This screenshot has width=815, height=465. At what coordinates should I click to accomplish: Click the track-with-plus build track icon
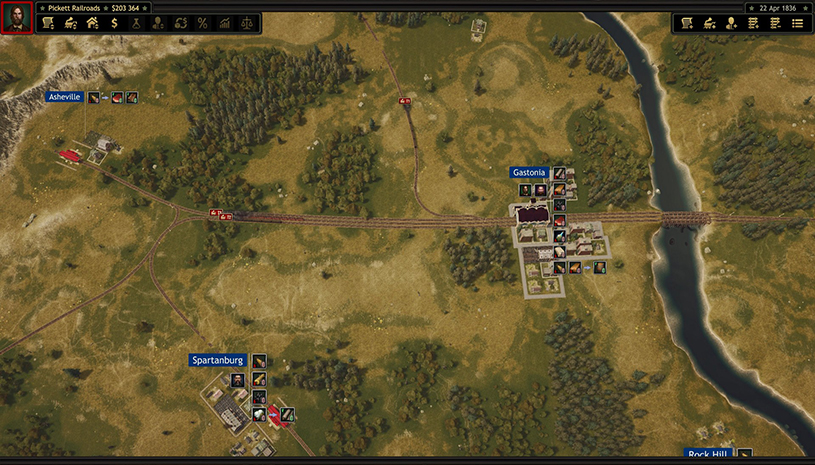(x=753, y=23)
